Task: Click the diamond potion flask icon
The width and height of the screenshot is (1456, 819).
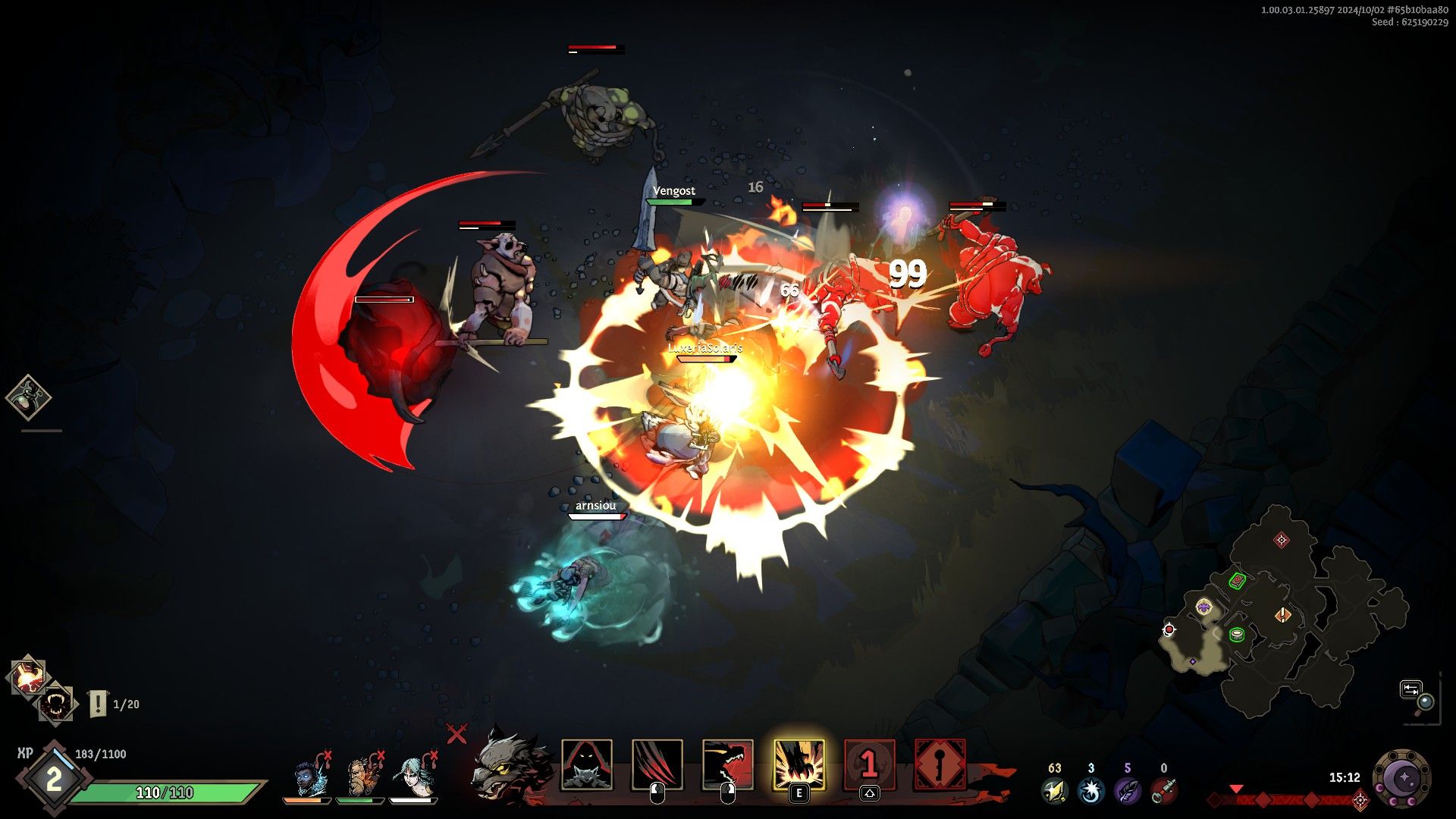Action: coord(28,397)
